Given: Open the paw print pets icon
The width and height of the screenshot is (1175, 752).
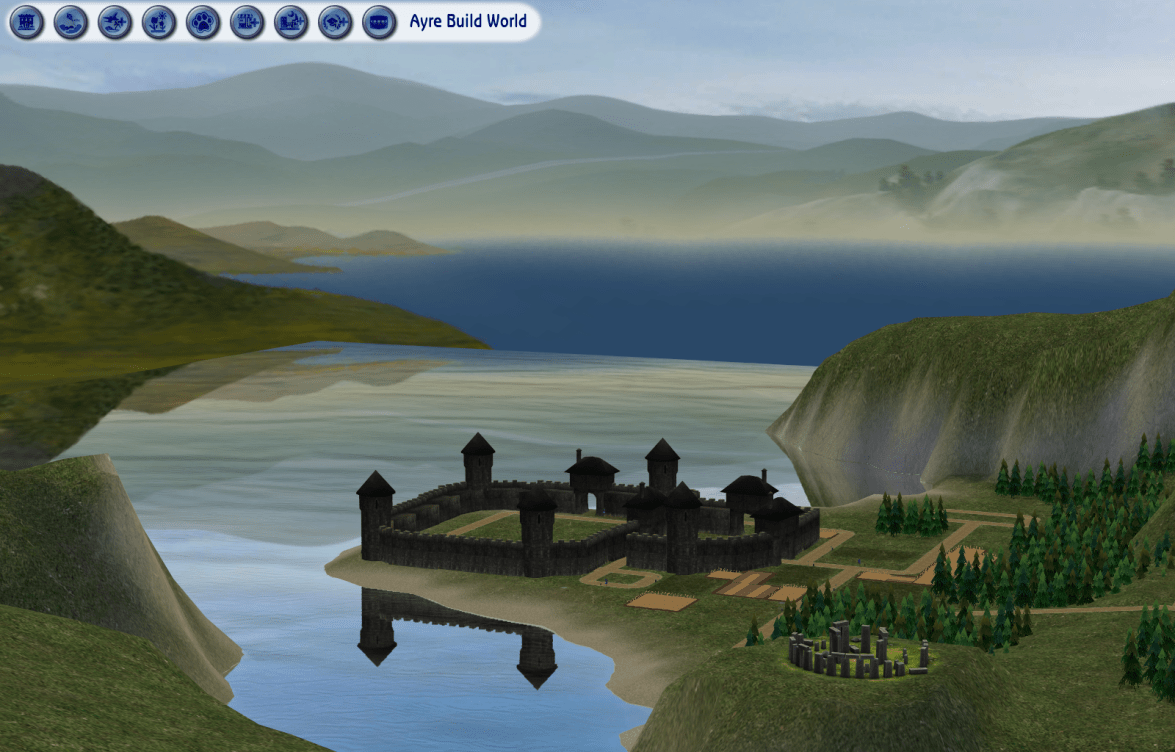Looking at the screenshot, I should point(203,21).
